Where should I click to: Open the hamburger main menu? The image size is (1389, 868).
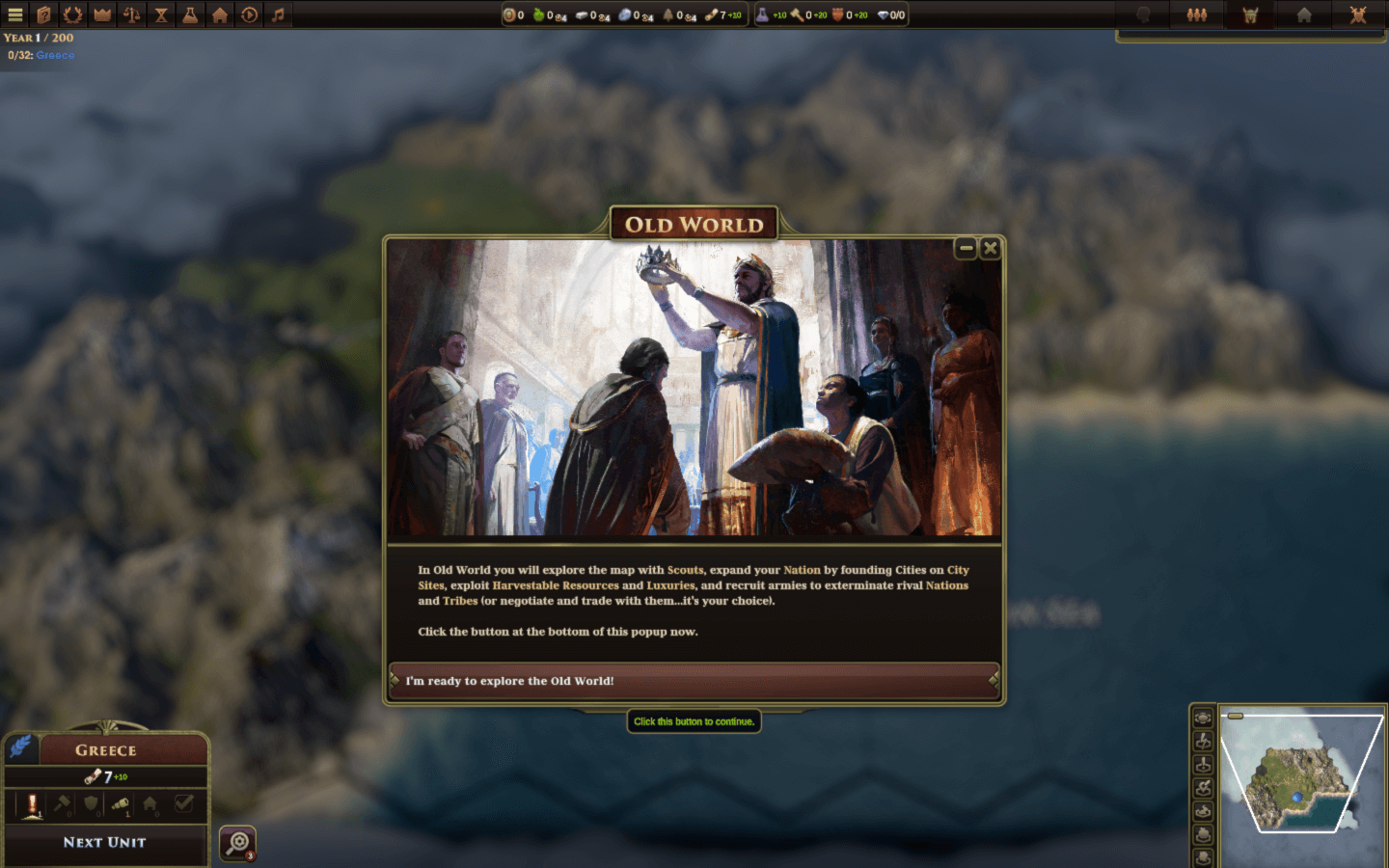coord(14,14)
